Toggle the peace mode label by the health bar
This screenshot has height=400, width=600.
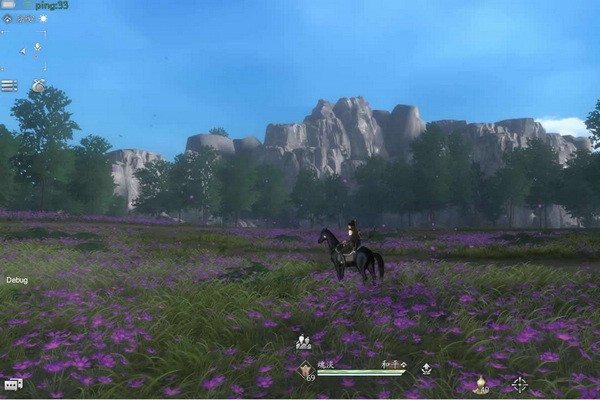[x=392, y=367]
